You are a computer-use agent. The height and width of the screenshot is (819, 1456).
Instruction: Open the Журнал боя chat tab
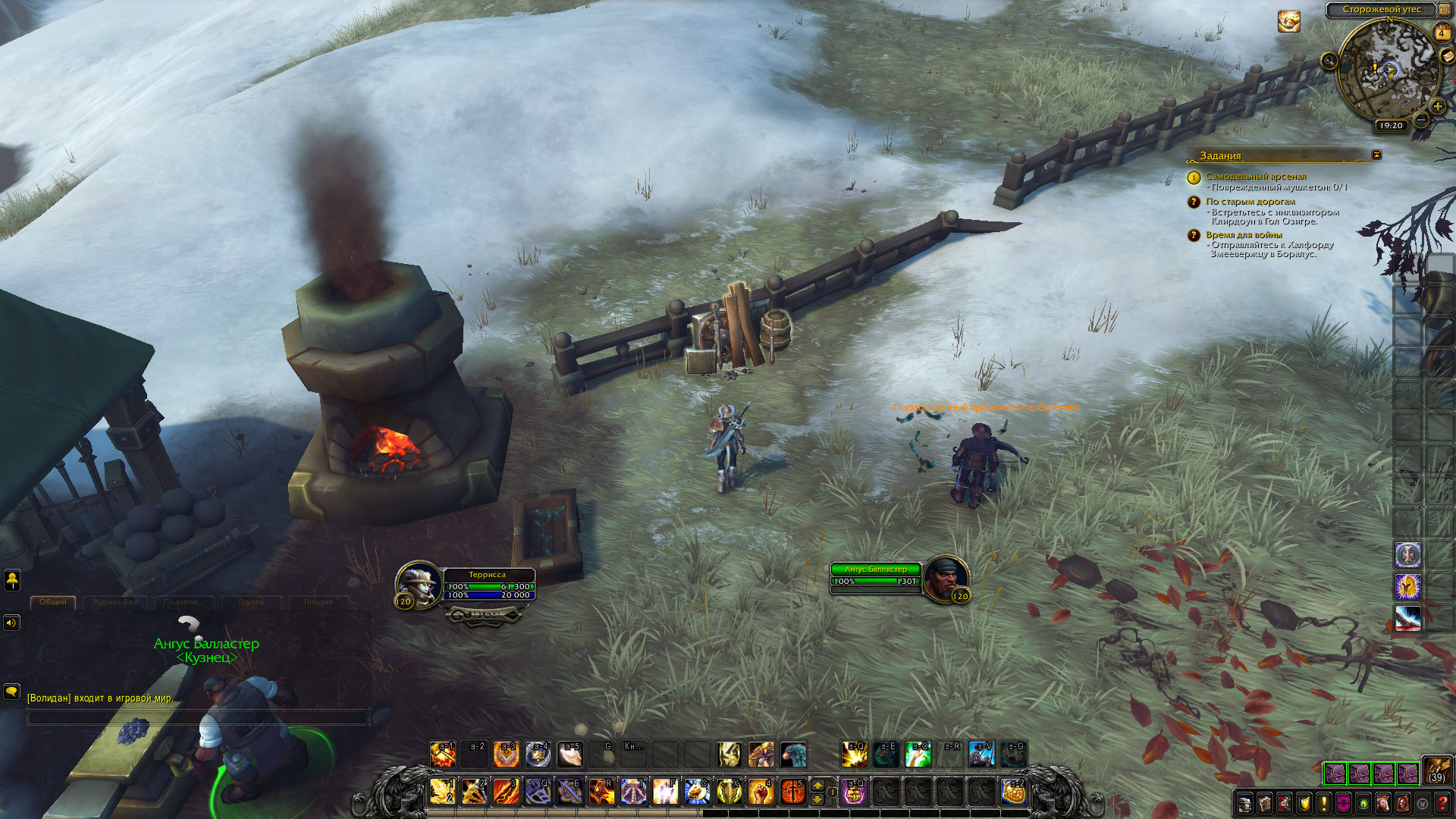tap(115, 602)
